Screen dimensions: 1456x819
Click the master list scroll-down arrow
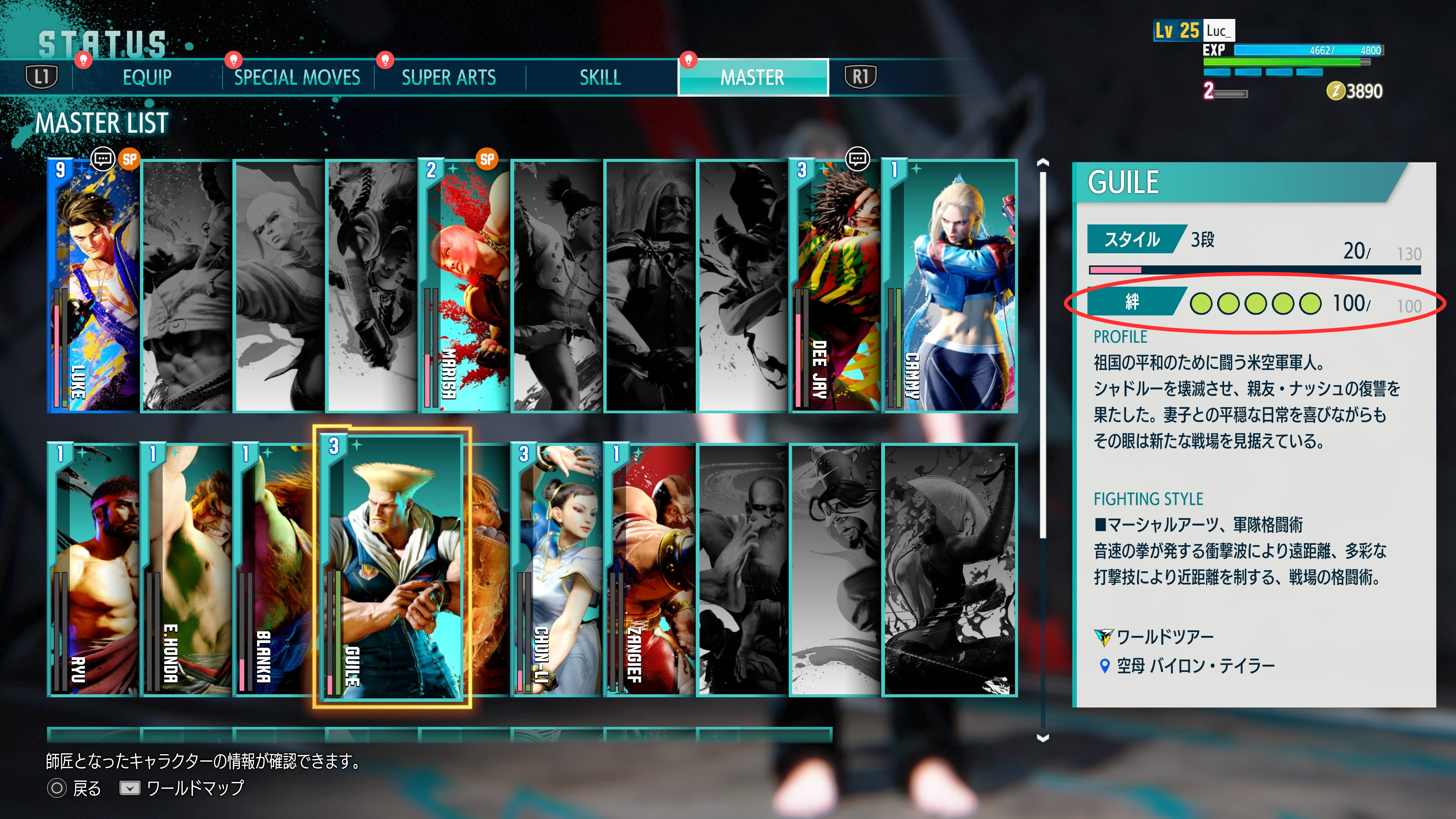[x=1043, y=737]
